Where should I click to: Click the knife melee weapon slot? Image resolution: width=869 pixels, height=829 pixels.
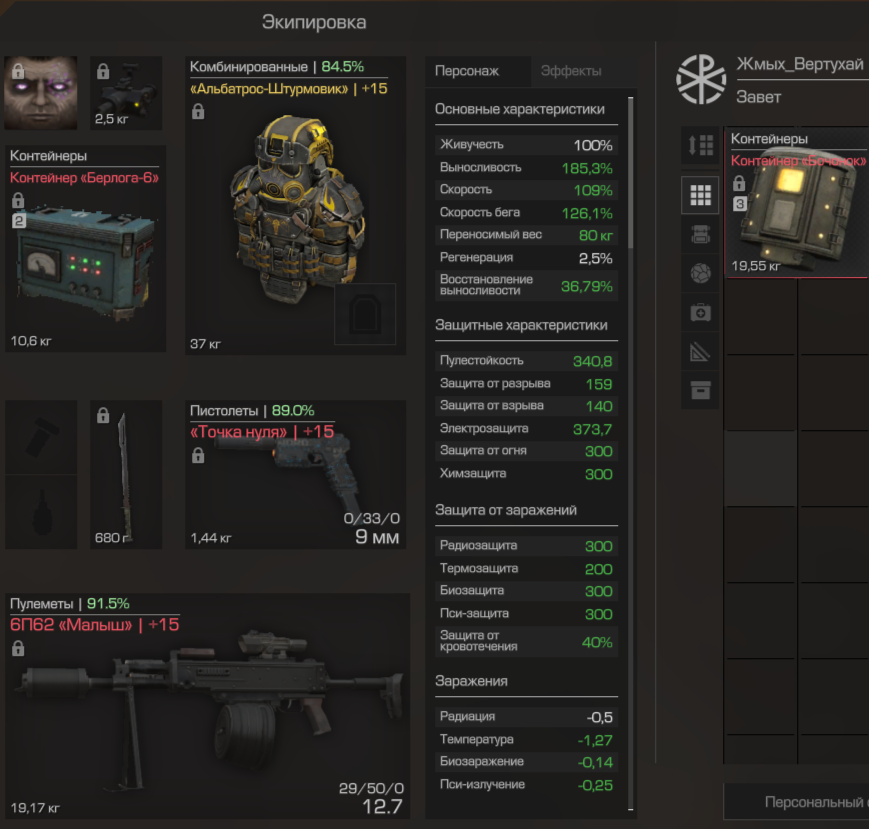click(126, 474)
